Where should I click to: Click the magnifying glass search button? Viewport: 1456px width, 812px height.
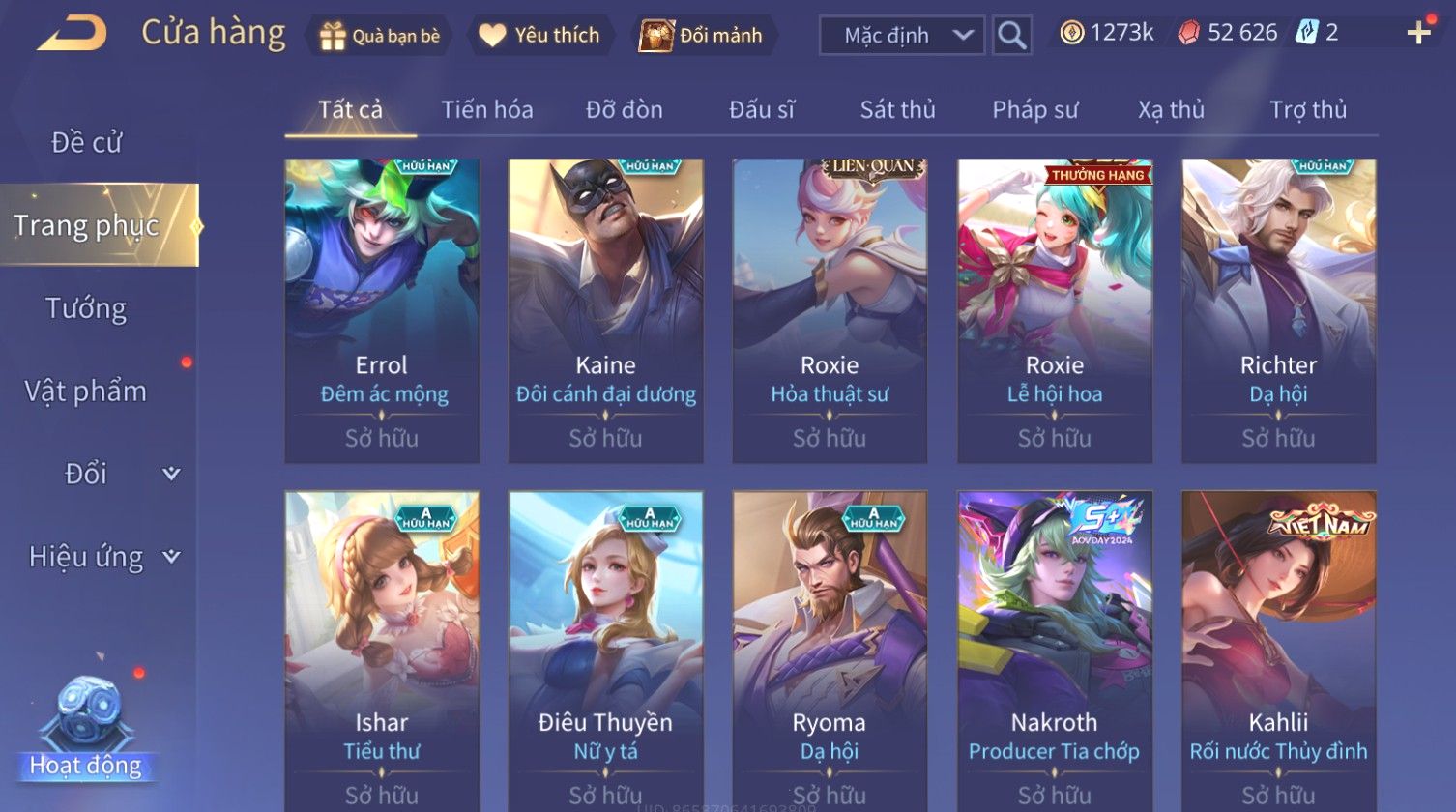pos(1011,36)
